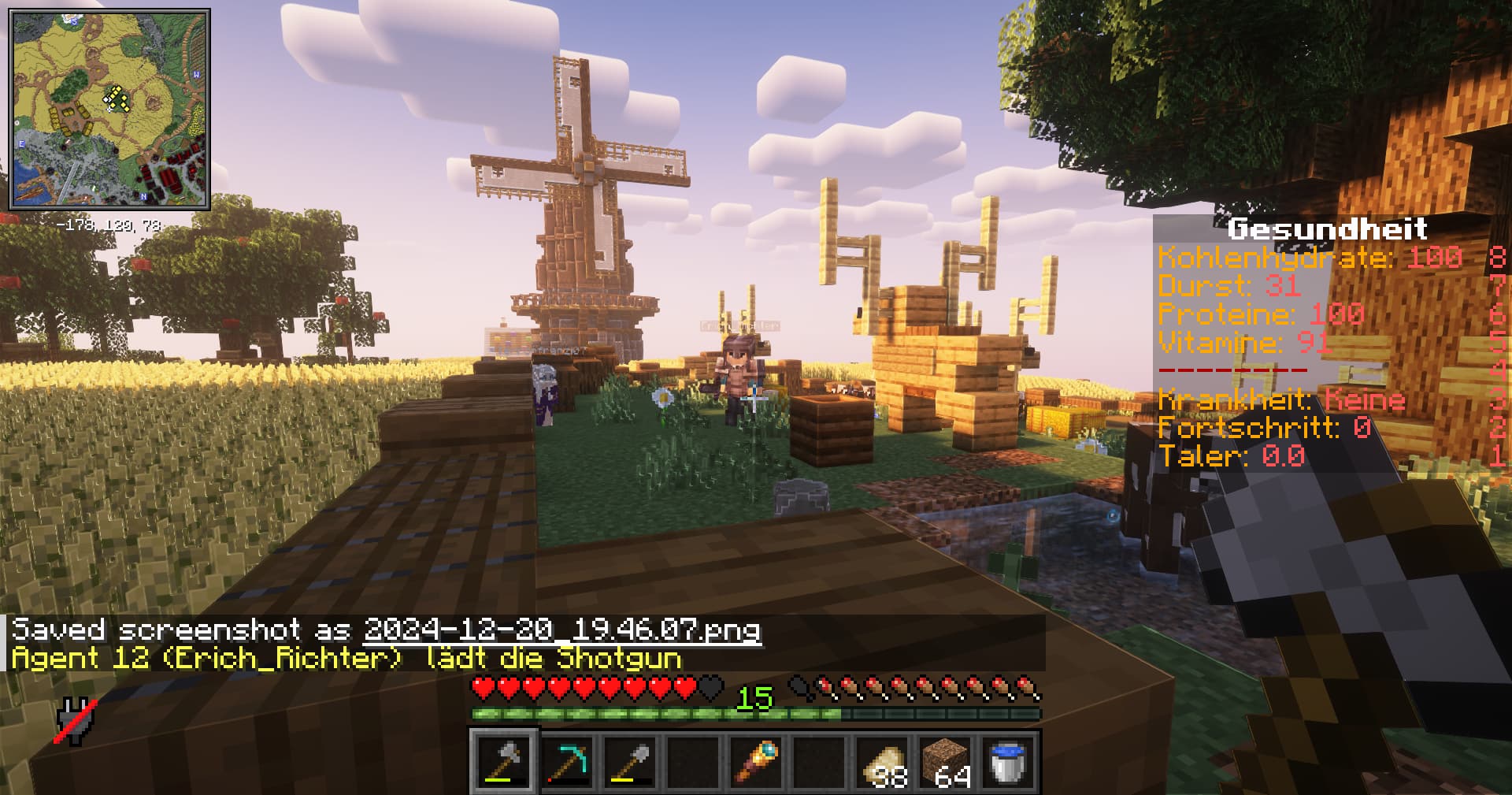This screenshot has width=1512, height=795.
Task: Pick the paper stack of 38
Action: (883, 762)
